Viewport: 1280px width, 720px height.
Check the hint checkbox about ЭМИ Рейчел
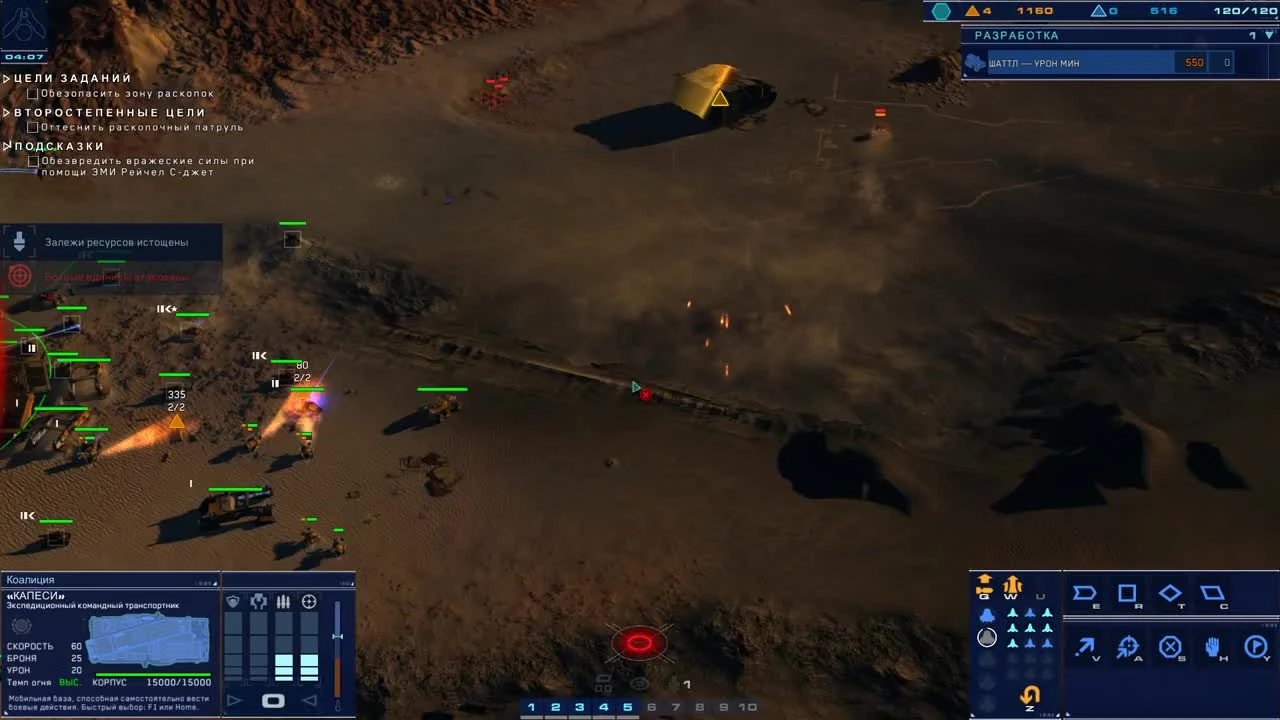tap(31, 160)
